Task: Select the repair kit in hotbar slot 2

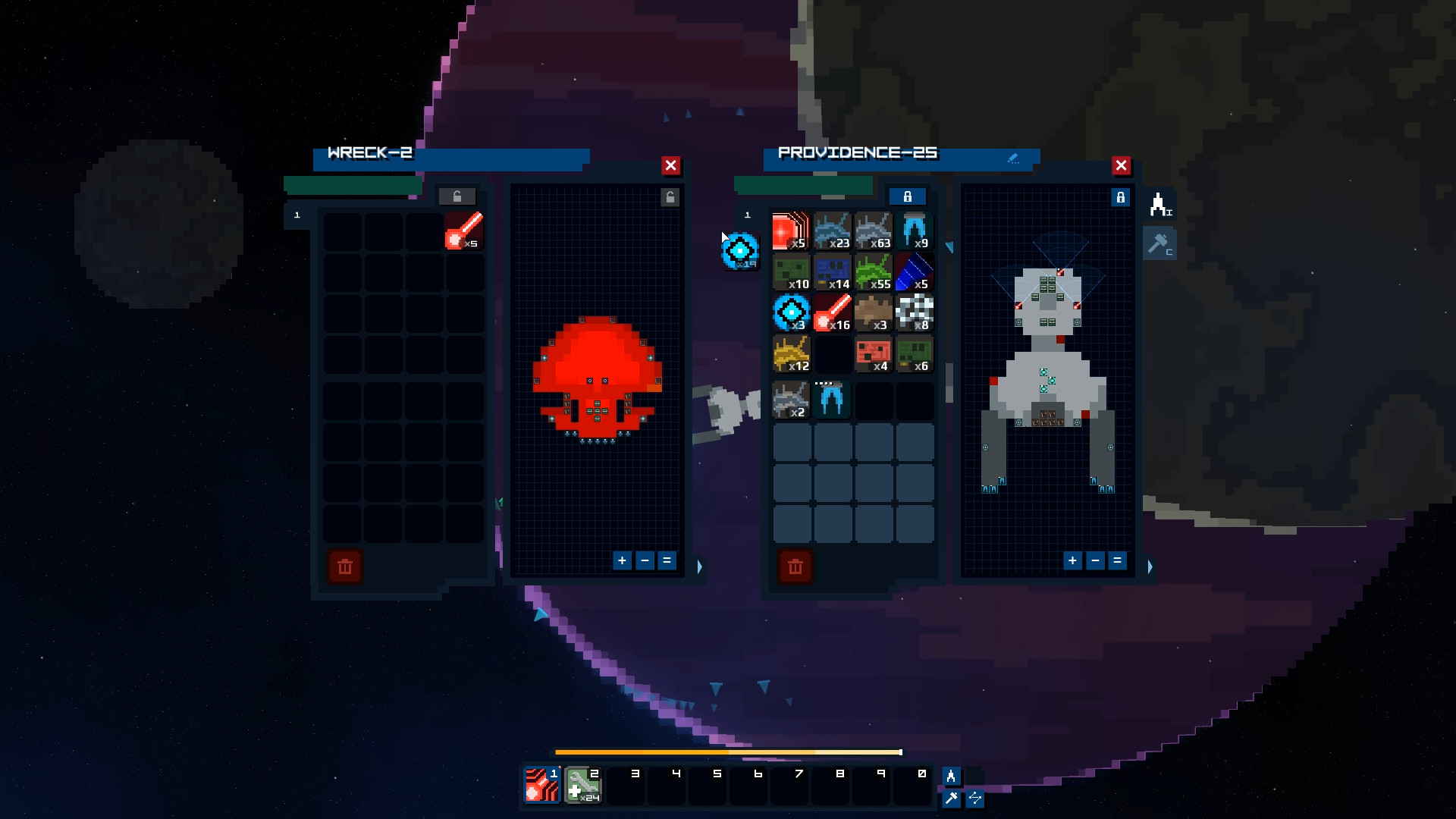Action: 582,785
